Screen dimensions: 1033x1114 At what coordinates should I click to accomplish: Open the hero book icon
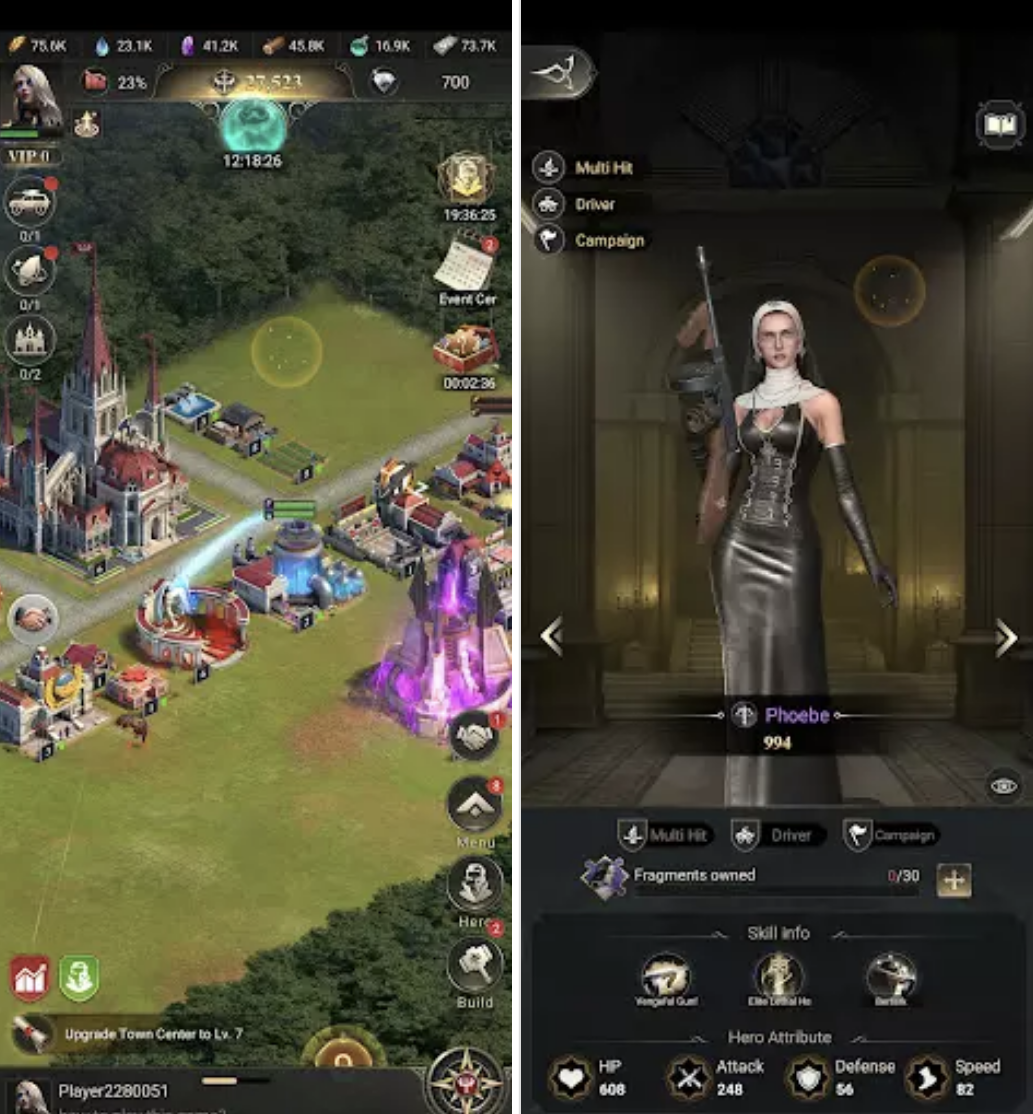(x=998, y=125)
